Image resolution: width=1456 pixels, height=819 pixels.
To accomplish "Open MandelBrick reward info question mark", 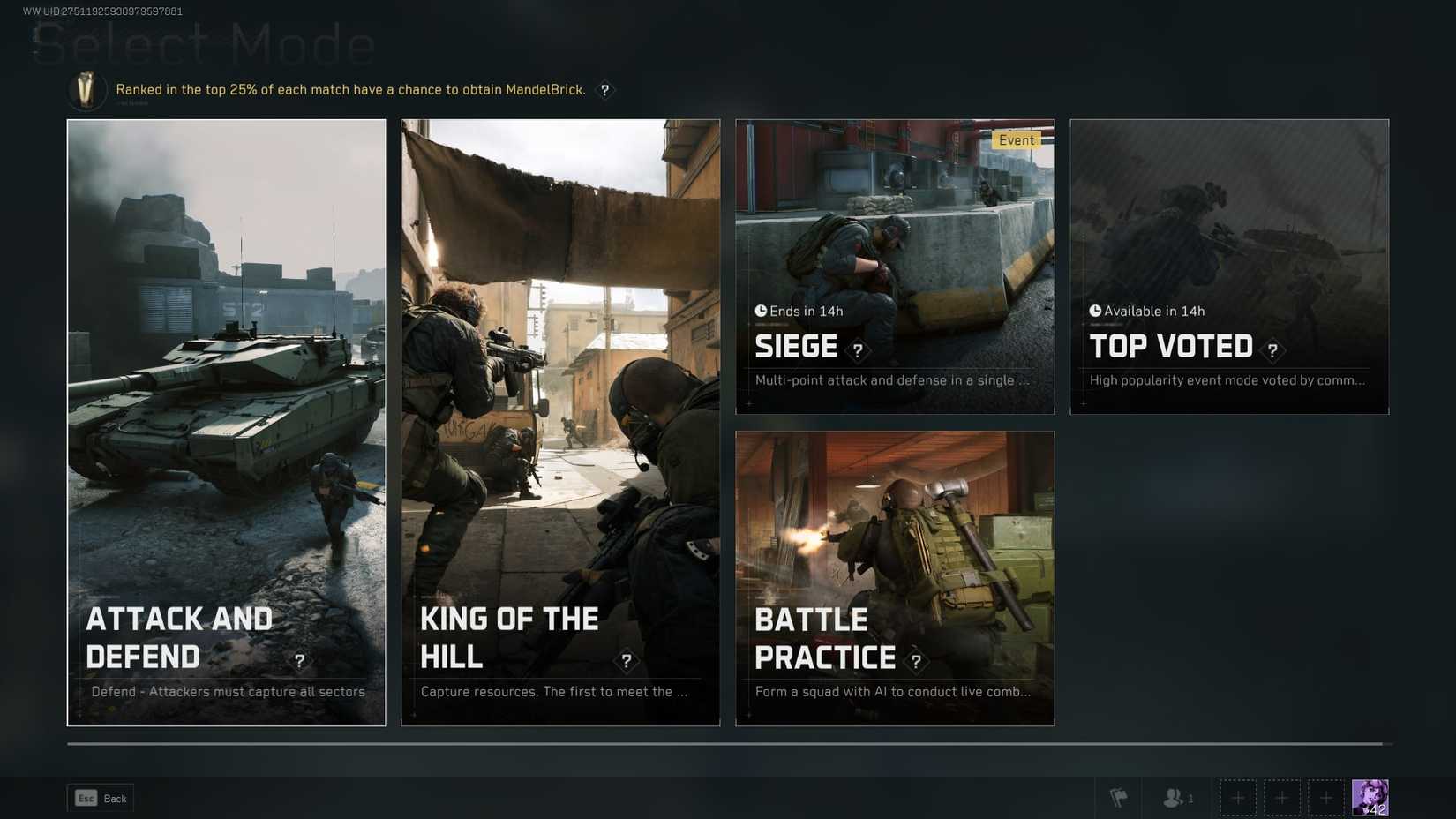I will [604, 90].
